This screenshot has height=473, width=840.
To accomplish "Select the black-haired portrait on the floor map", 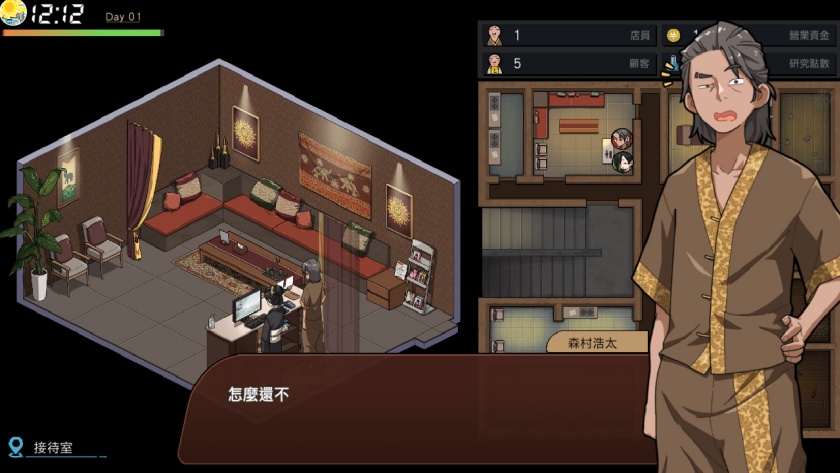I will coord(622,160).
